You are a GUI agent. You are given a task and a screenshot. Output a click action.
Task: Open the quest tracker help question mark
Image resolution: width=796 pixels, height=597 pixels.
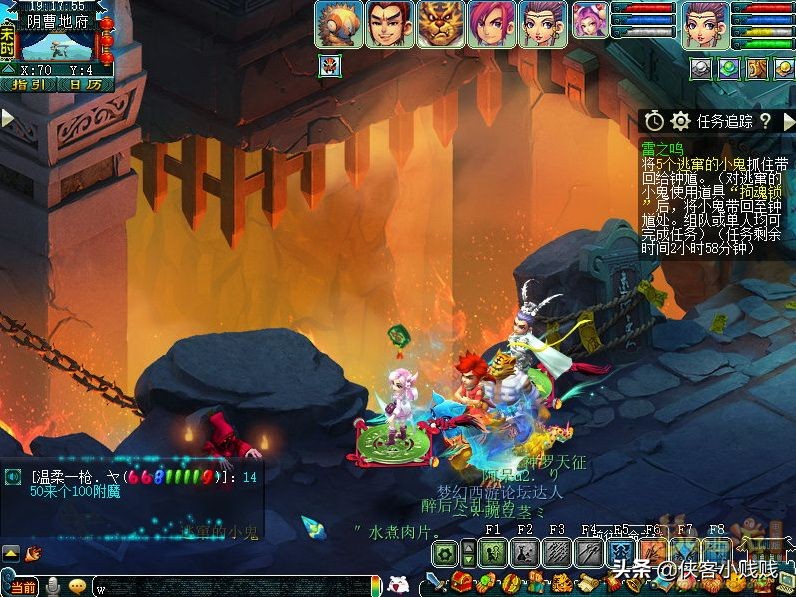pos(765,121)
